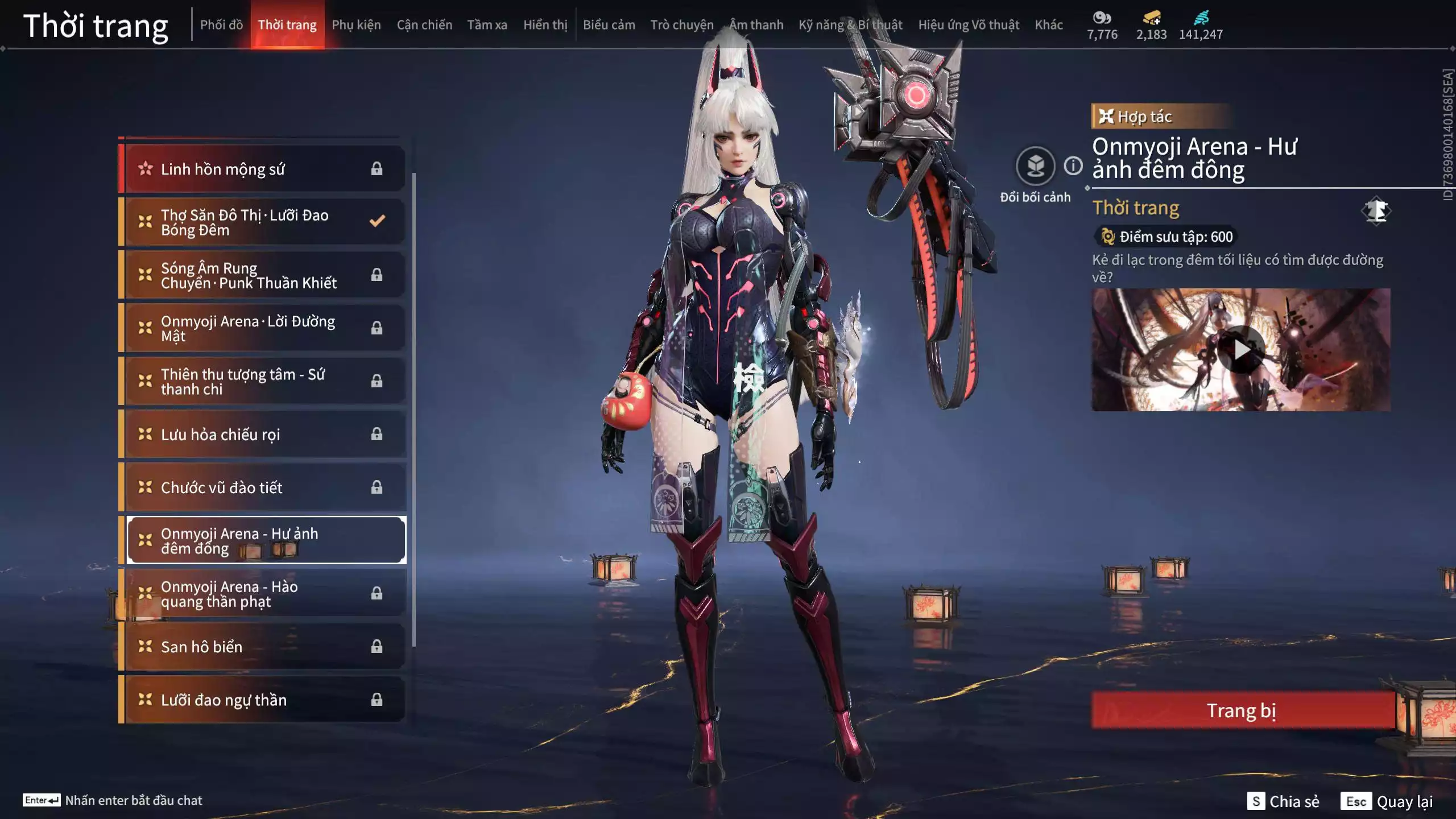The width and height of the screenshot is (1456, 819).
Task: Switch to the Phối đồ tab
Action: click(221, 25)
